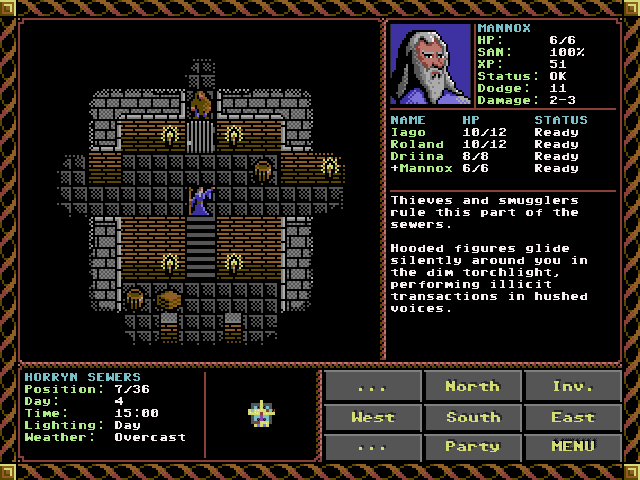
Task: Click the compass icon in the status panel
Action: click(261, 413)
